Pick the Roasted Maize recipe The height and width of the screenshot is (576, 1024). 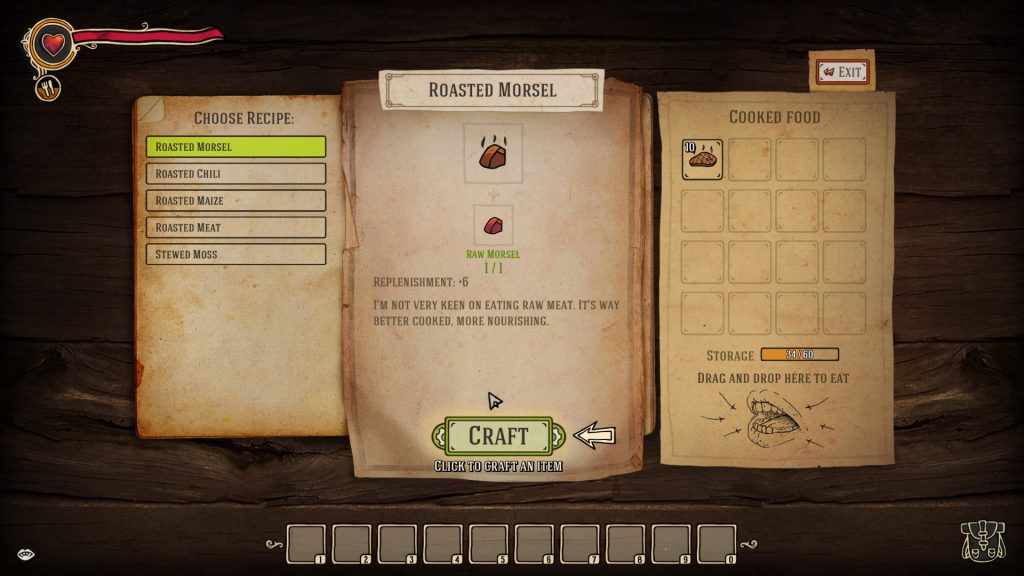[236, 201]
